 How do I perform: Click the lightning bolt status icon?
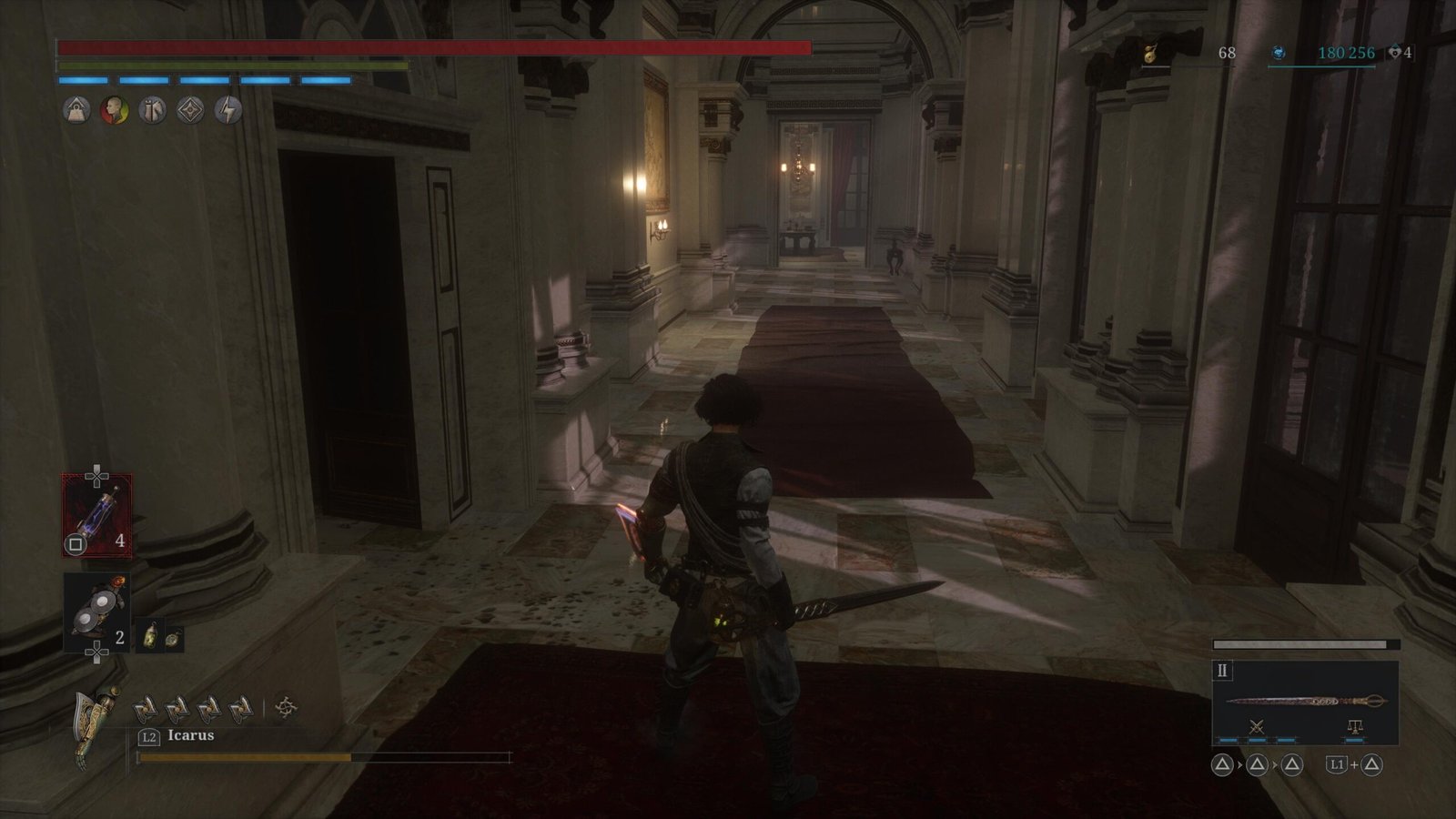pyautogui.click(x=228, y=111)
